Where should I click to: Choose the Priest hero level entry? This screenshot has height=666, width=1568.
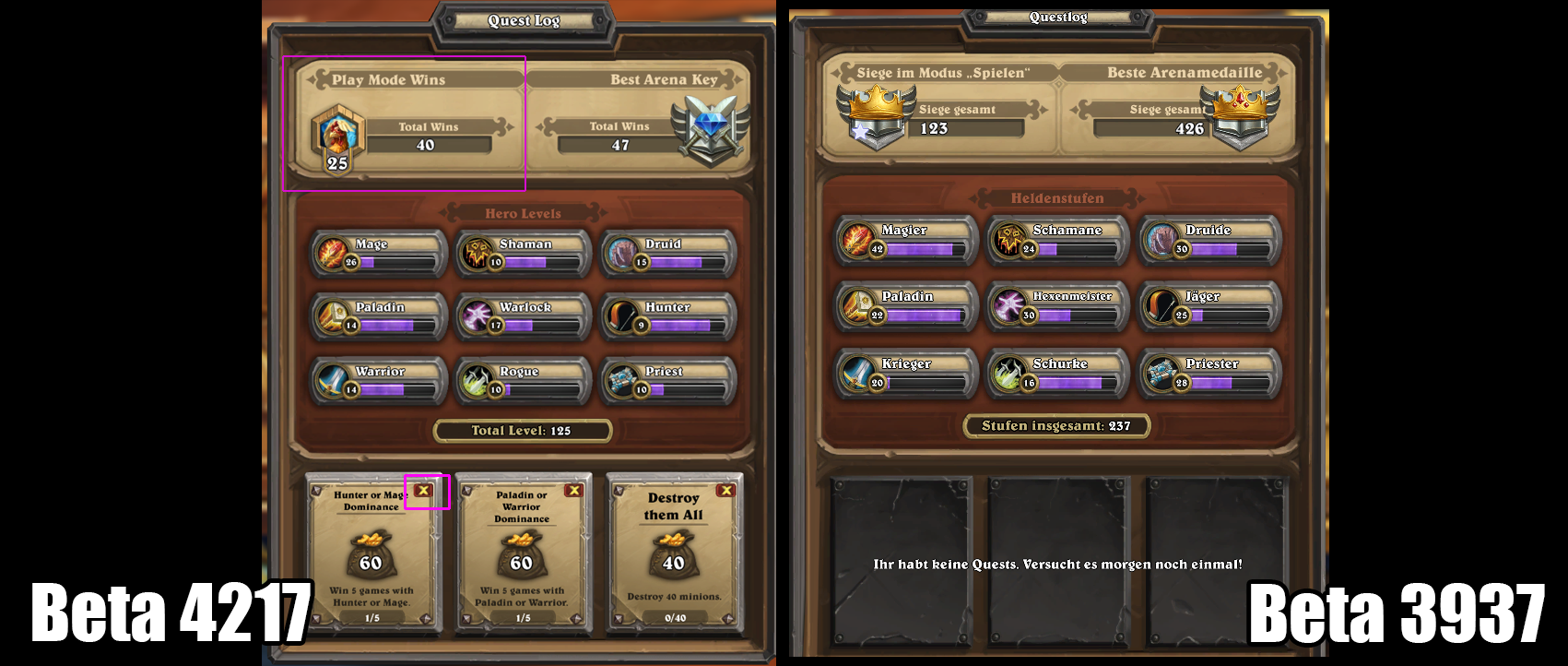[669, 381]
